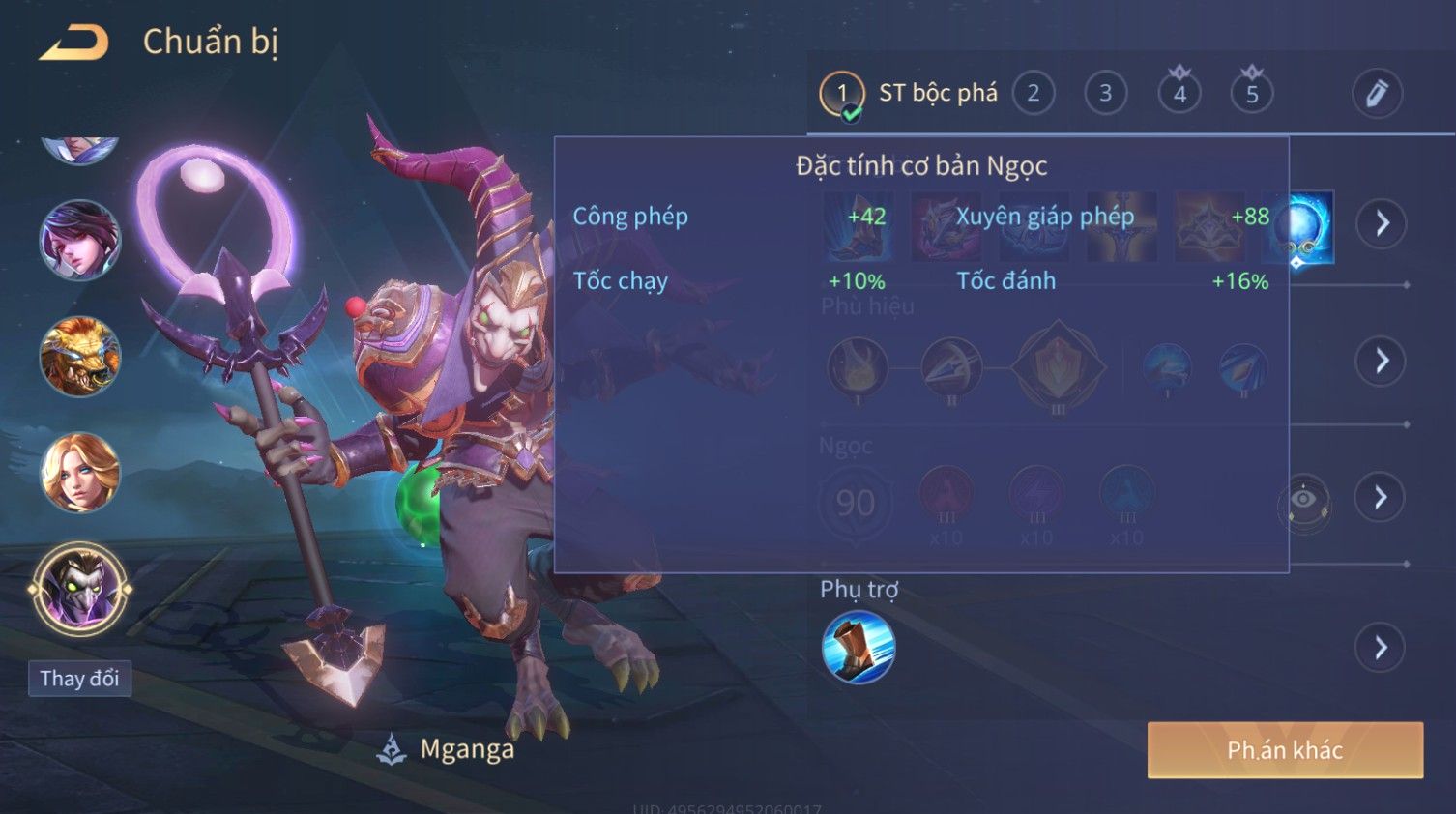Choose the blonde female hero portrait
Screen dimensions: 1456x814
coord(80,473)
